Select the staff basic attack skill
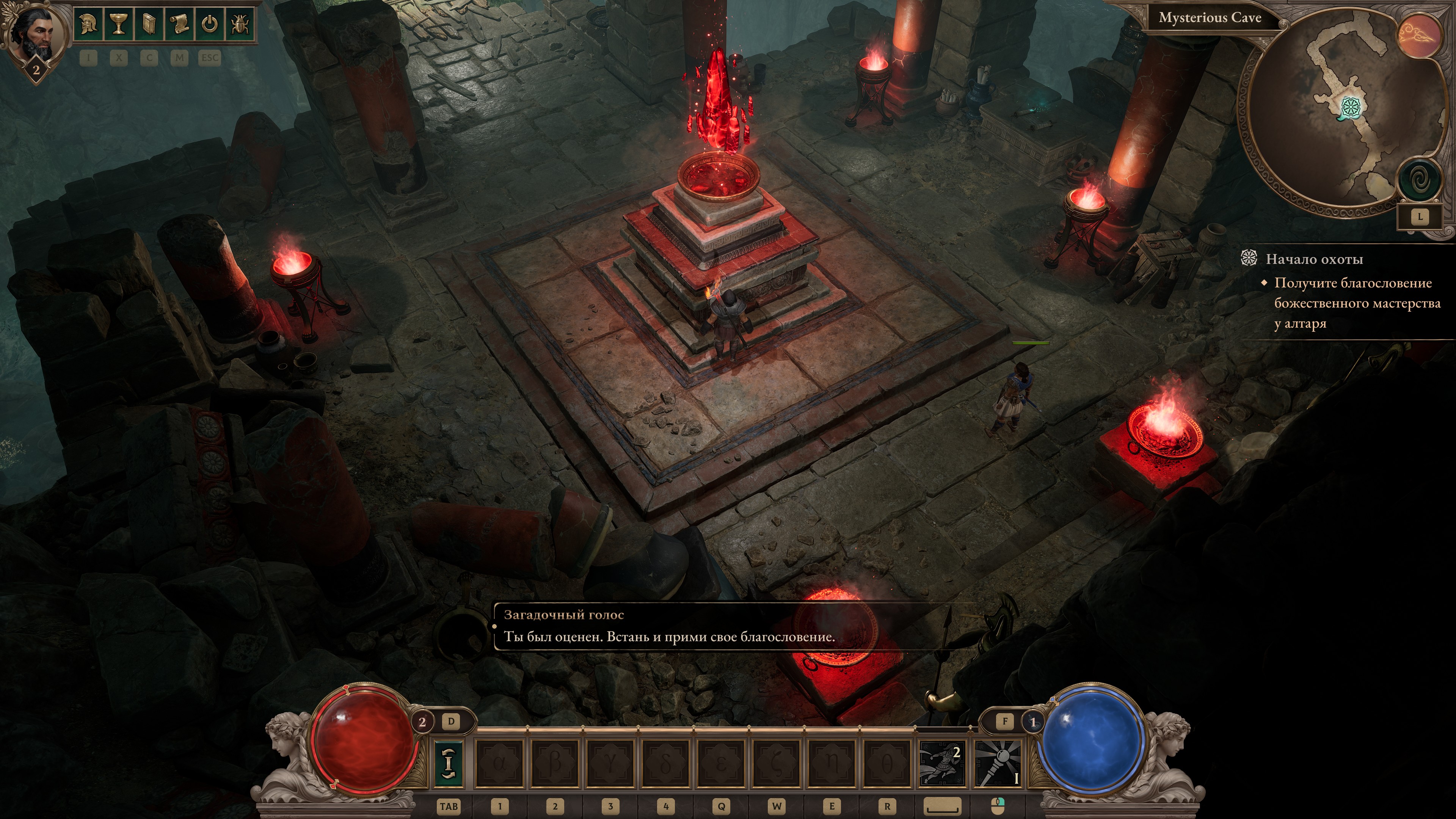Viewport: 1456px width, 819px height. 998,764
